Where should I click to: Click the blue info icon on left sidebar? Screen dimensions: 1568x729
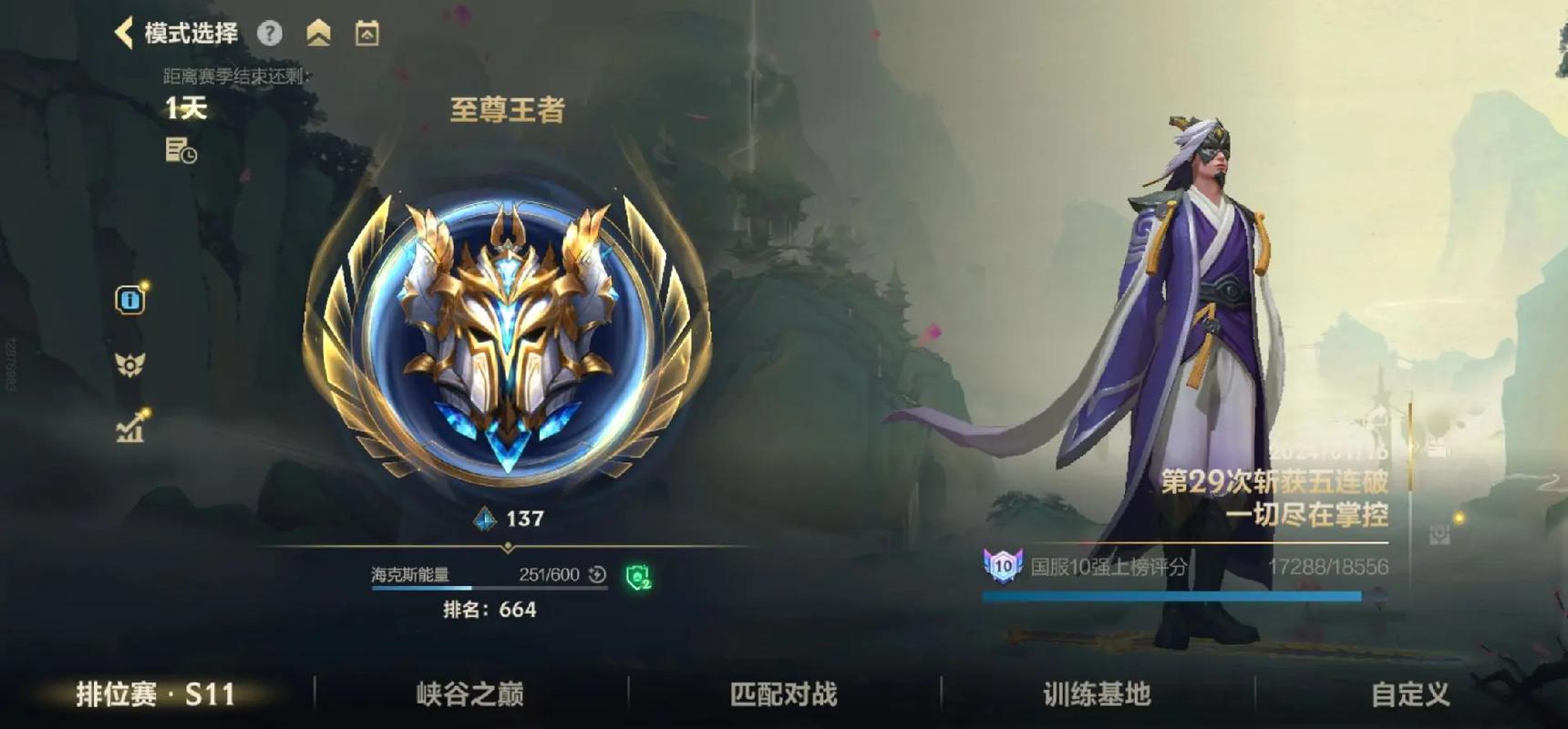(x=129, y=300)
